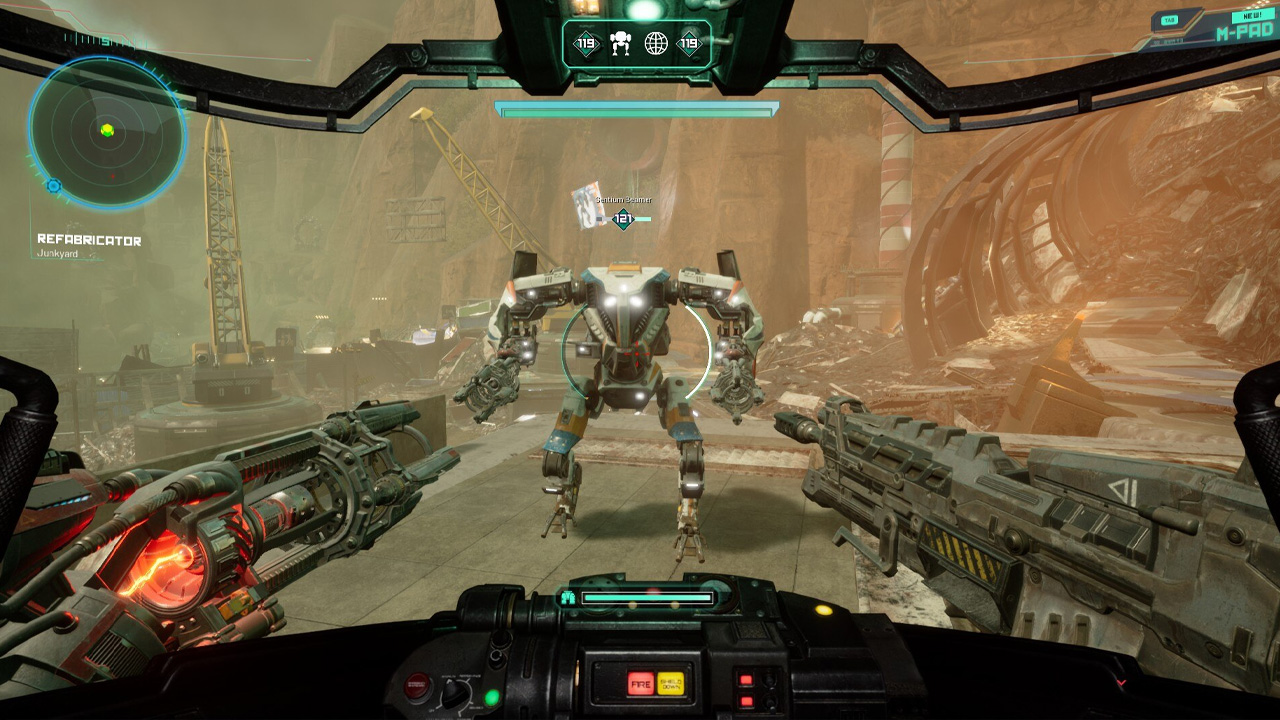Viewport: 1280px width, 720px height.
Task: Click the mech icon beside the shield bar
Action: pos(567,597)
